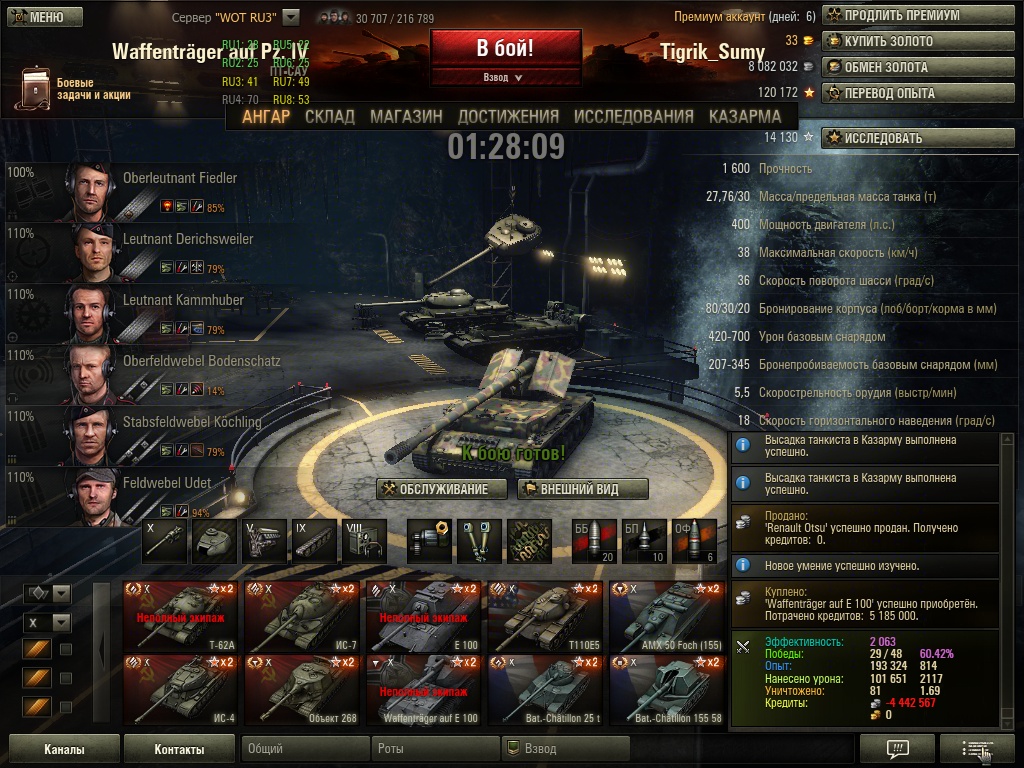Pick the T110E5 tank tile

point(545,613)
